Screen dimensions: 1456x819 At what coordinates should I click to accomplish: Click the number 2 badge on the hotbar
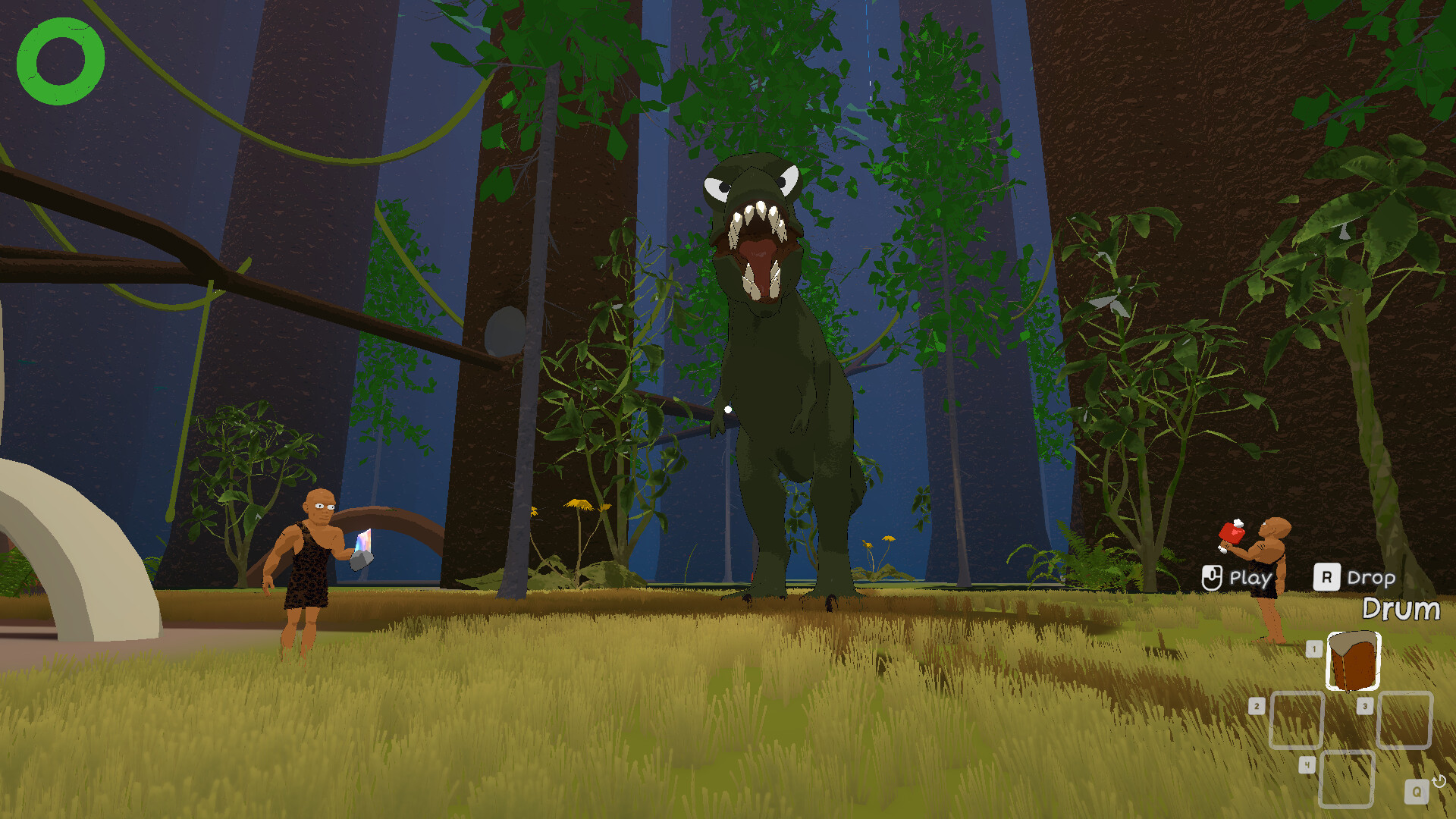(1257, 705)
